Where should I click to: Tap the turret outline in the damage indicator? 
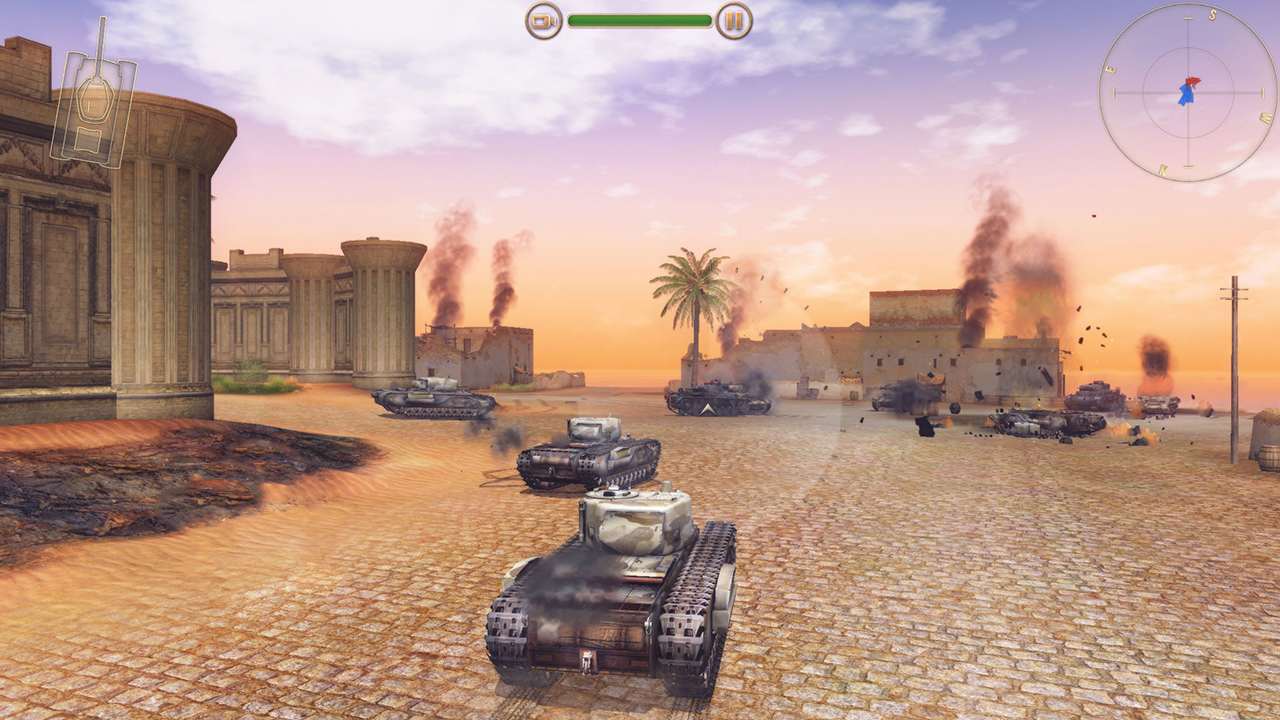point(93,100)
